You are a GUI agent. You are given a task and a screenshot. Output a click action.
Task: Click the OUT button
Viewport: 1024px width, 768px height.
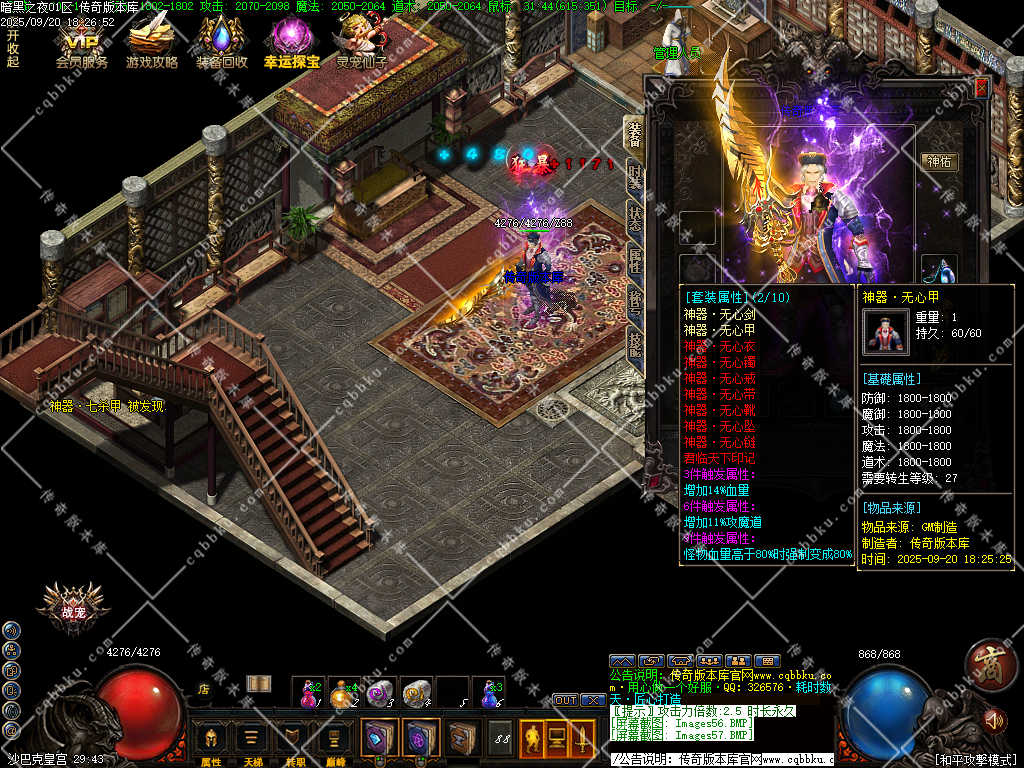[x=565, y=700]
